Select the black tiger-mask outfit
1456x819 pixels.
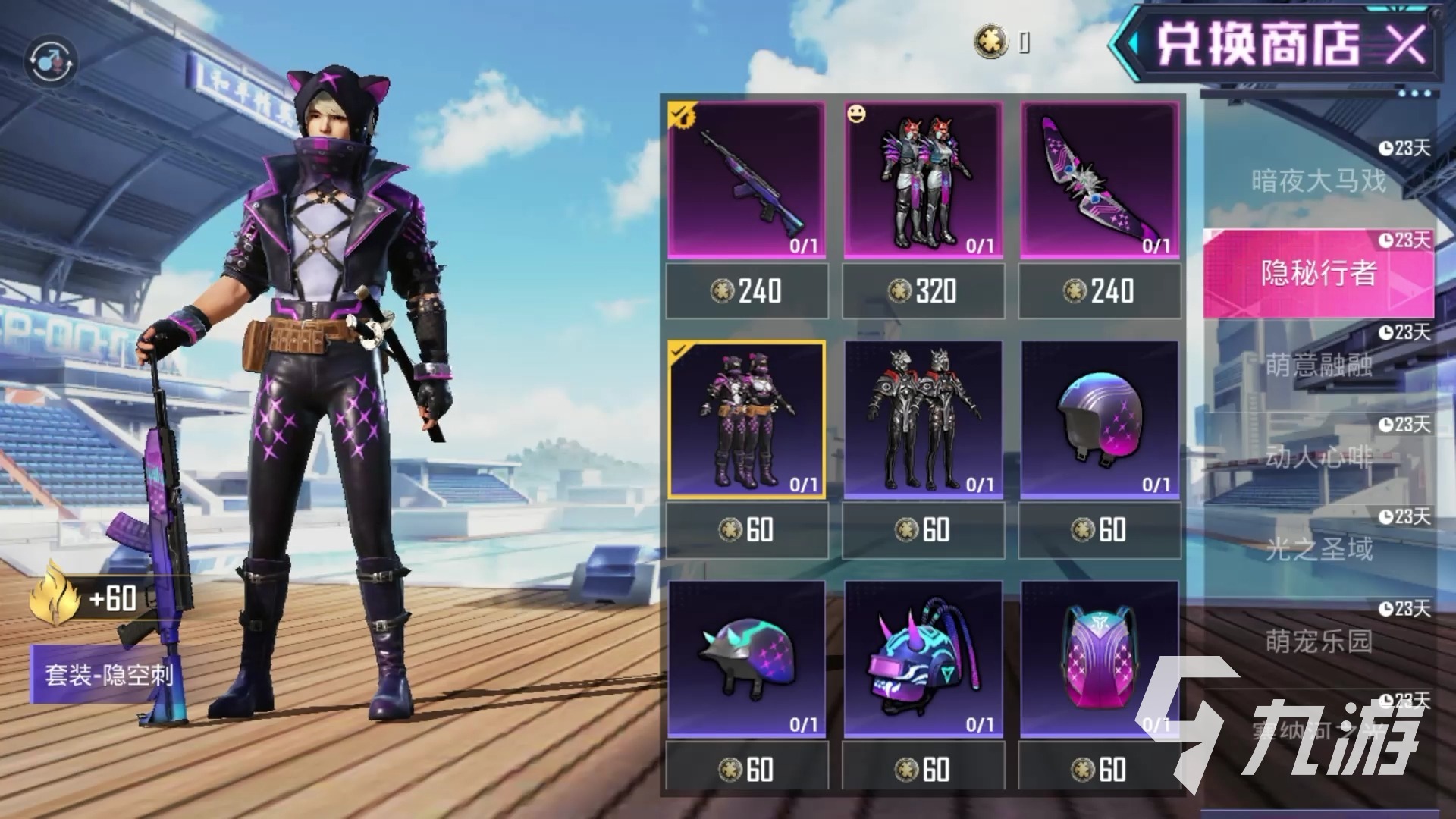[923, 419]
